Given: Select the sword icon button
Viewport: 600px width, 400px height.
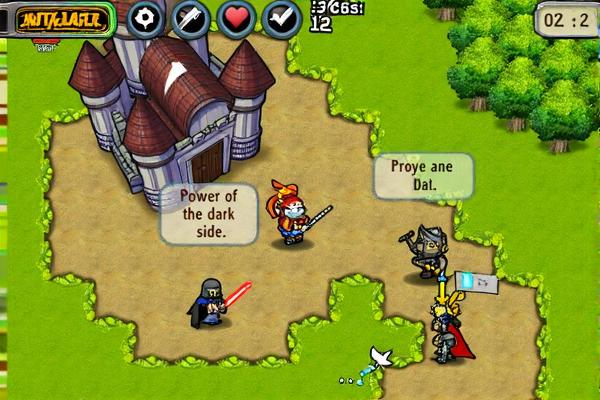Looking at the screenshot, I should point(191,18).
